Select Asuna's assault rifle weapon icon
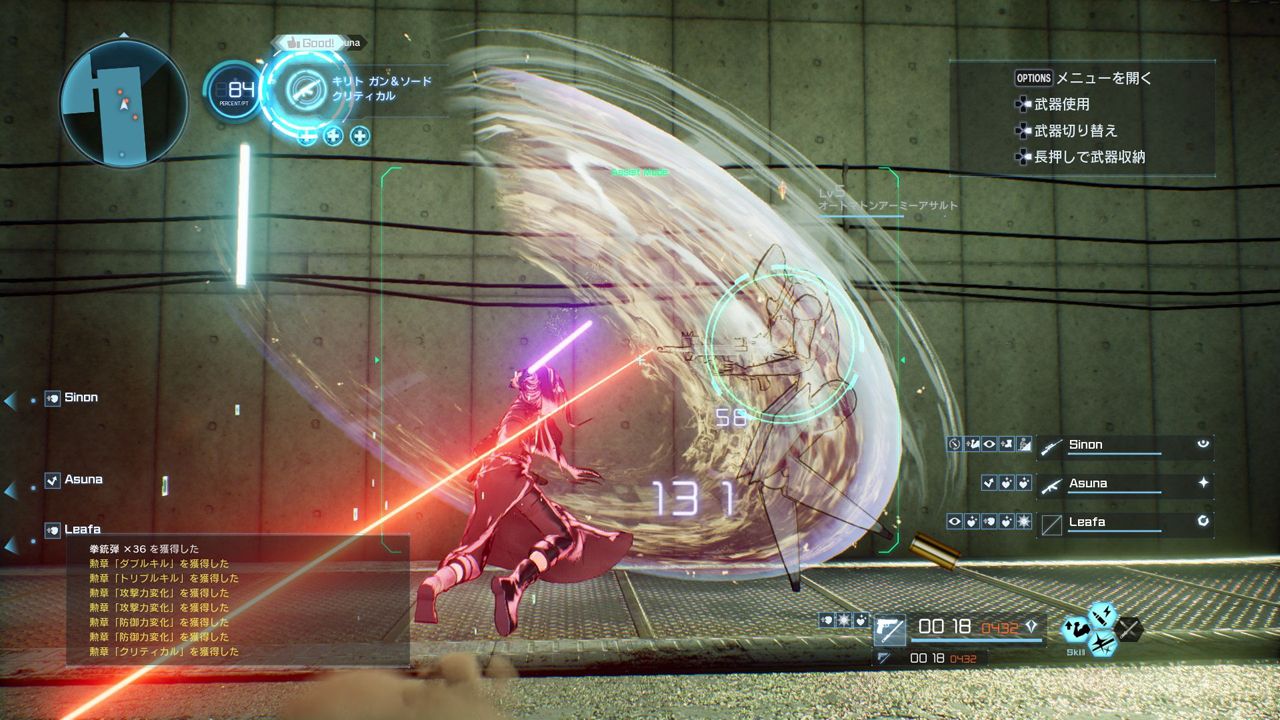 [1051, 486]
